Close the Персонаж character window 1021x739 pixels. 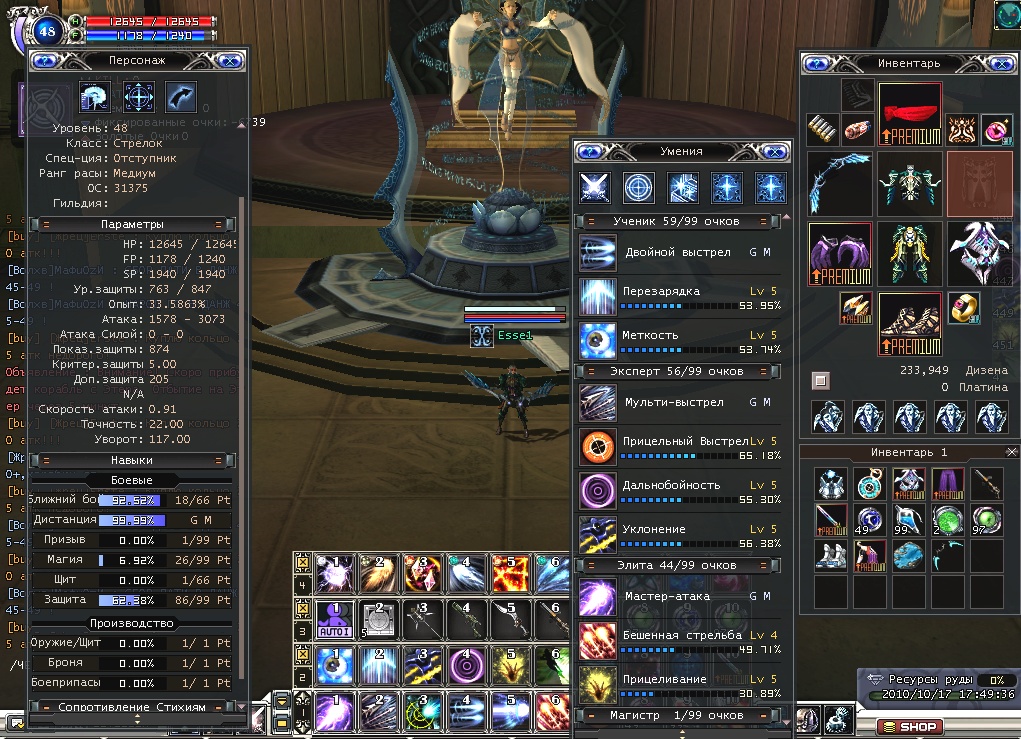pyautogui.click(x=231, y=60)
